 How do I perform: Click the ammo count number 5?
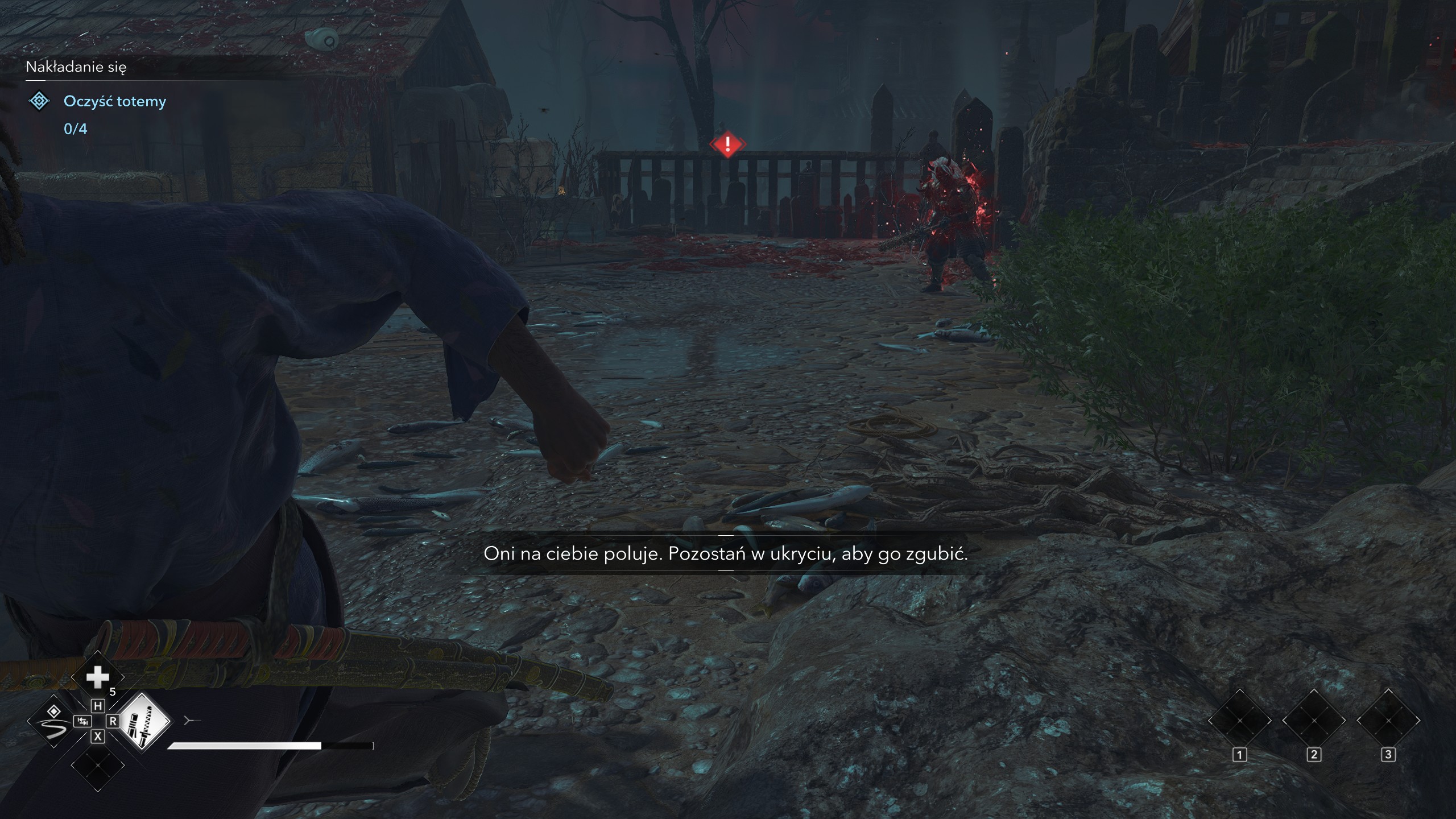click(113, 691)
